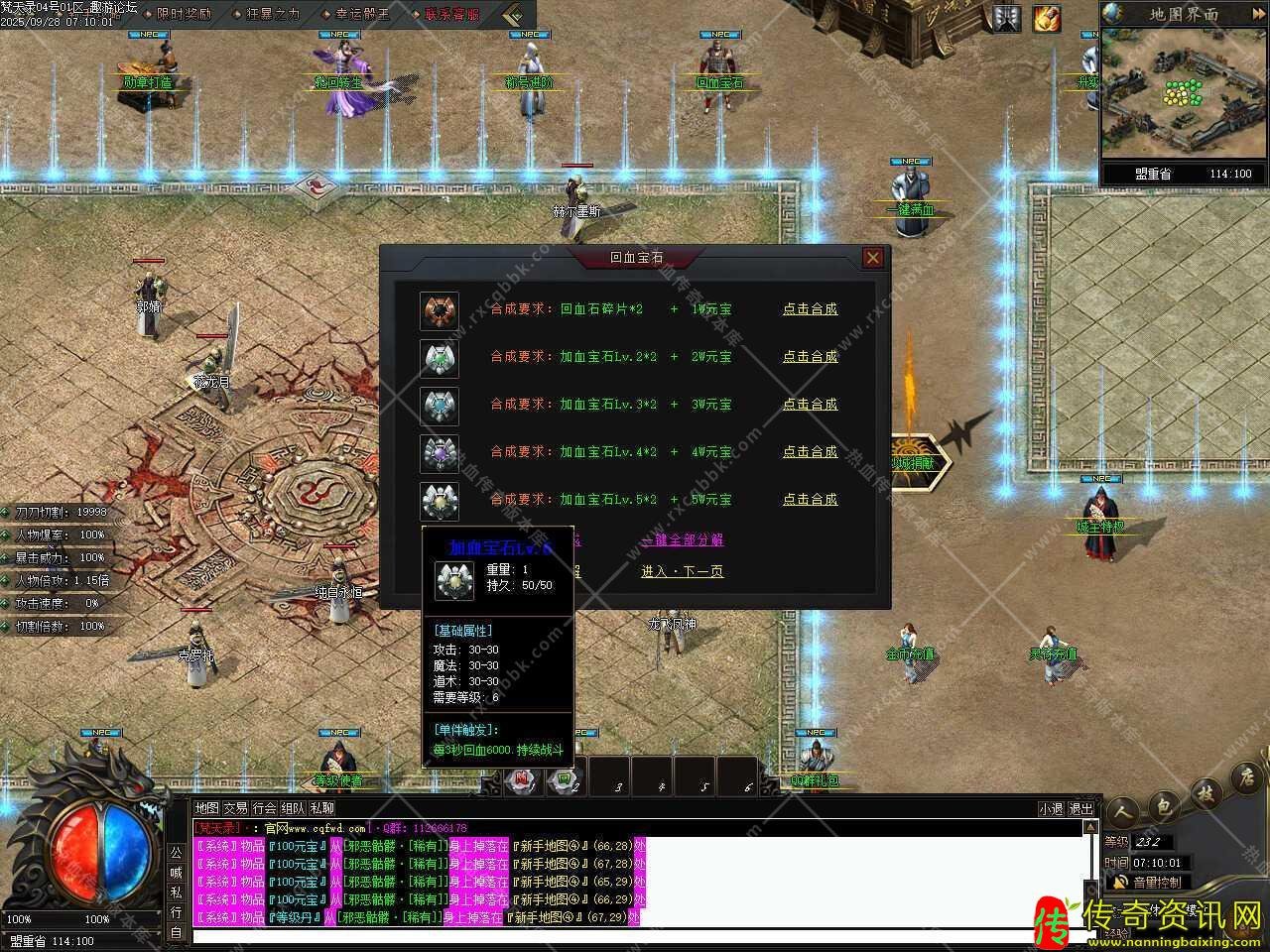Viewport: 1270px width, 952px height.
Task: Click the 小退 logout-to-character-select button
Action: 1051,809
